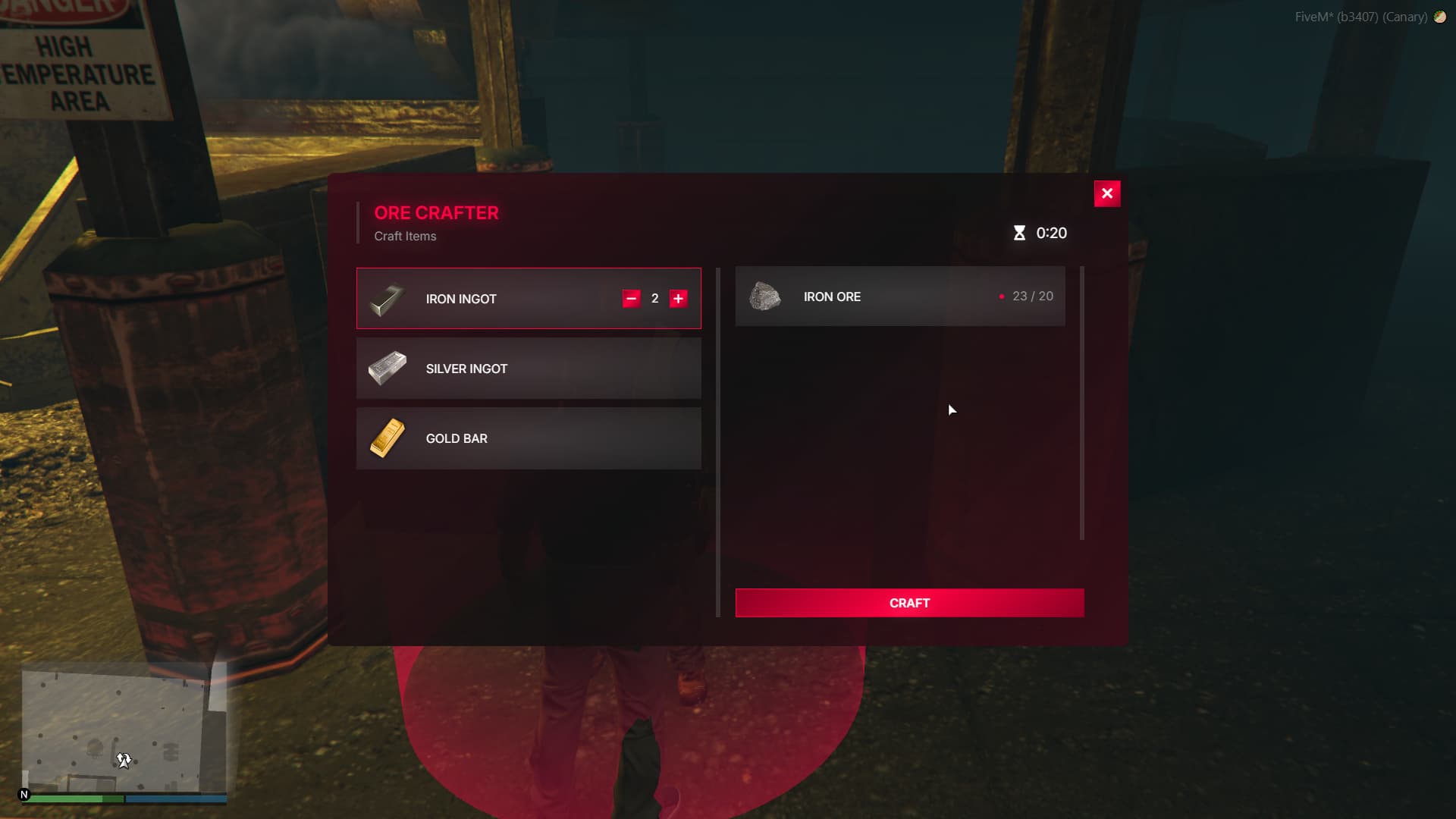Click the red dot next to Iron Ore count
The image size is (1456, 819).
[999, 297]
